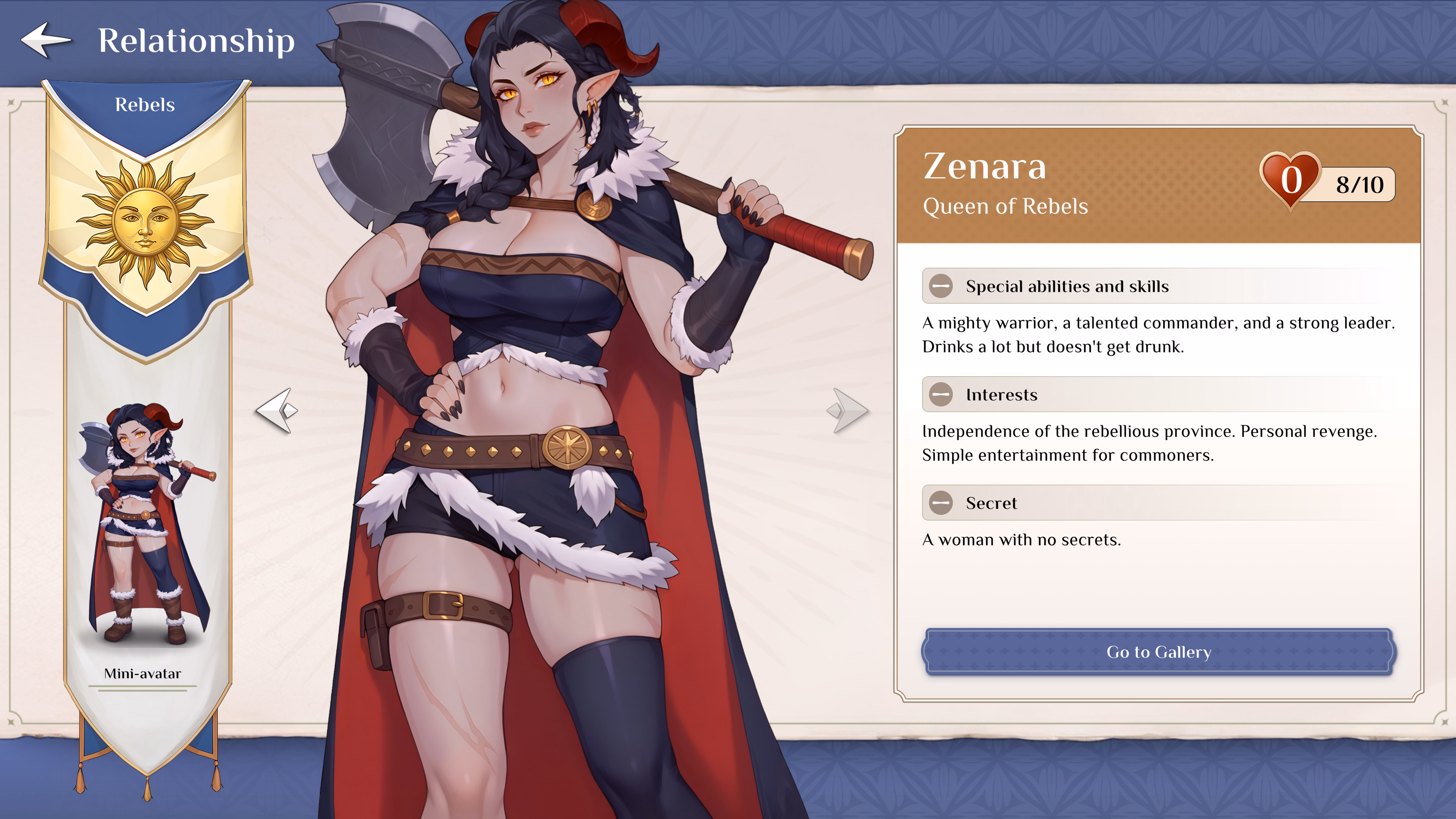The image size is (1456, 819).
Task: Collapse the Special abilities and skills section
Action: click(x=941, y=286)
